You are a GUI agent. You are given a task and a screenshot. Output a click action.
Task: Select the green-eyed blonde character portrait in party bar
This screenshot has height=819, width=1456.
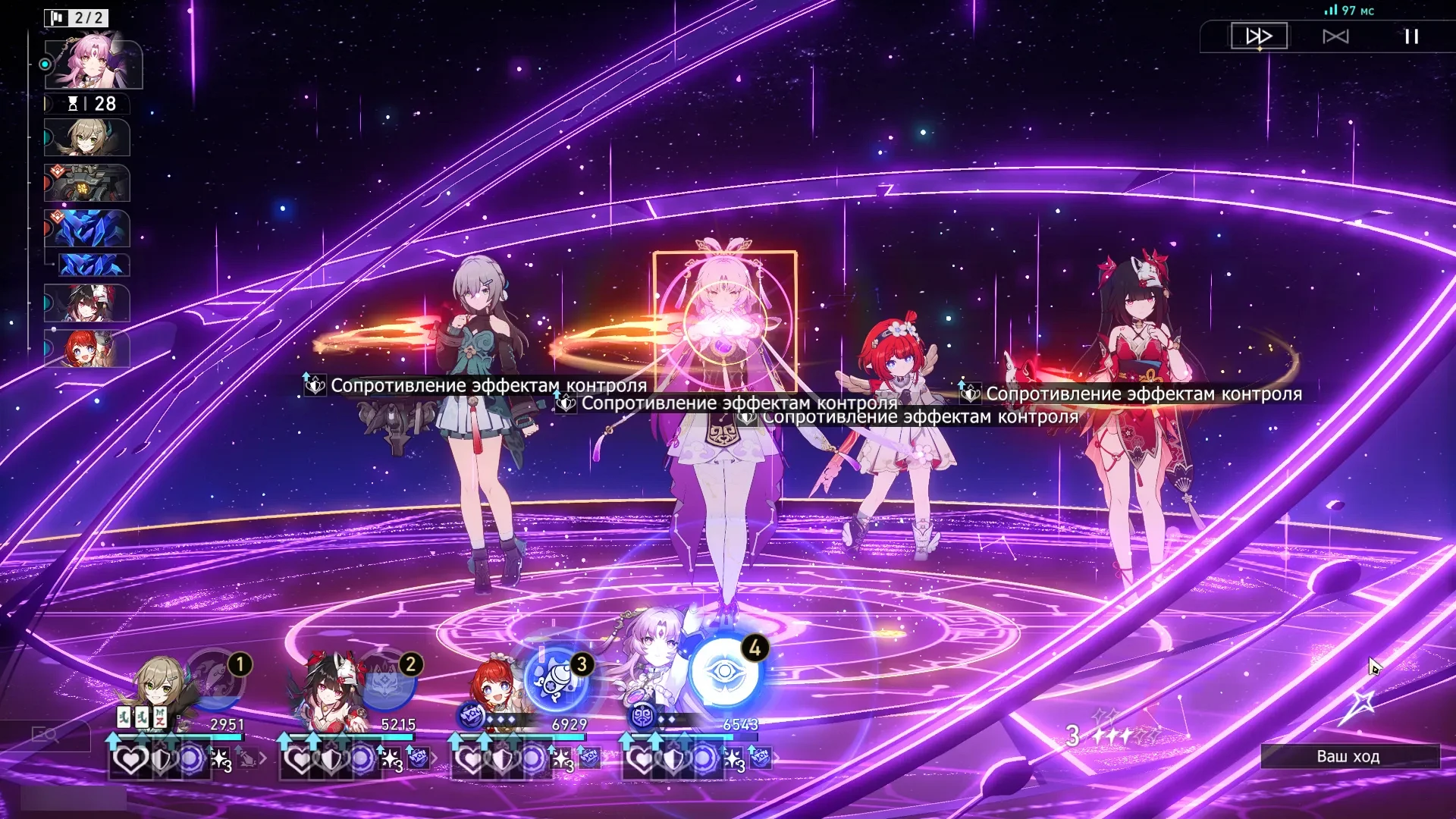click(x=159, y=690)
